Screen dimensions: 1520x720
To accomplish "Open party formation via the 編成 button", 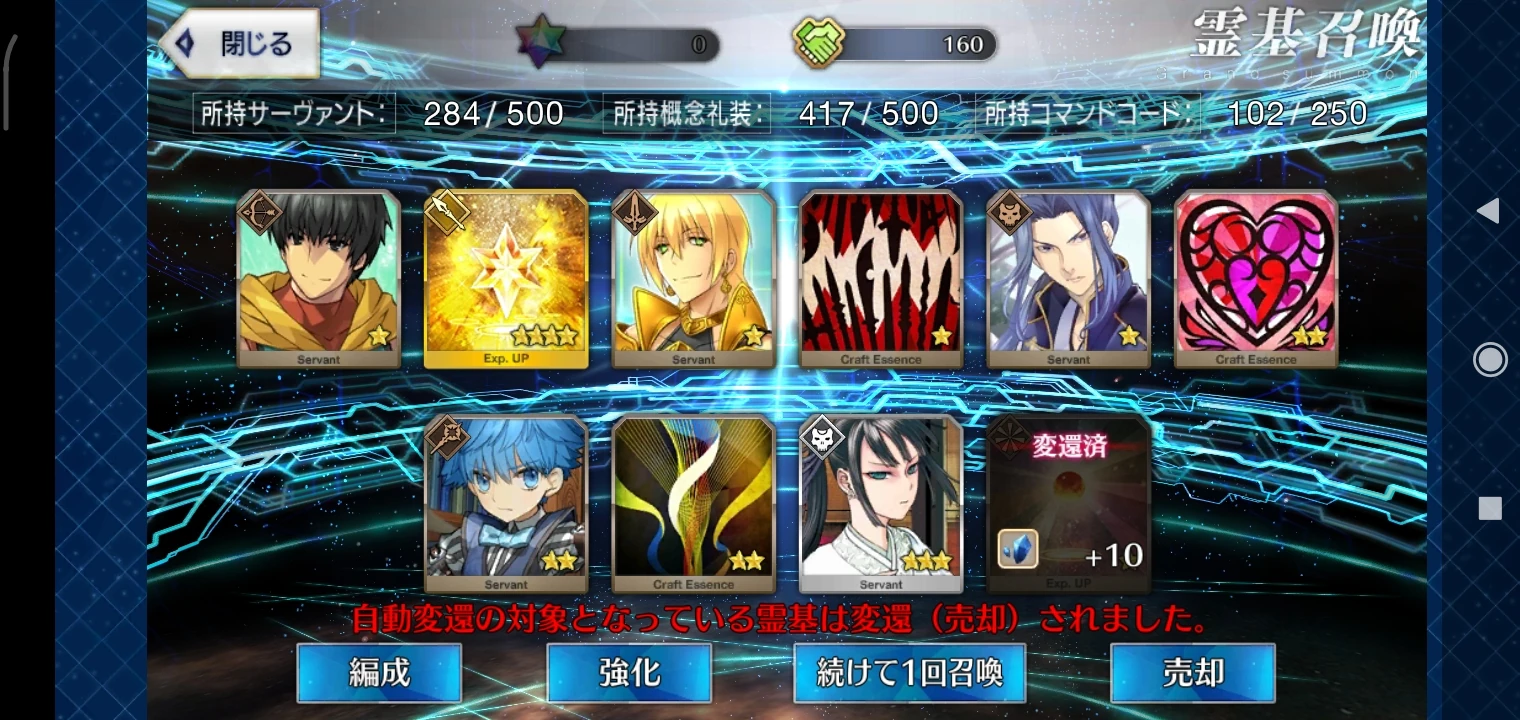I will [x=378, y=673].
